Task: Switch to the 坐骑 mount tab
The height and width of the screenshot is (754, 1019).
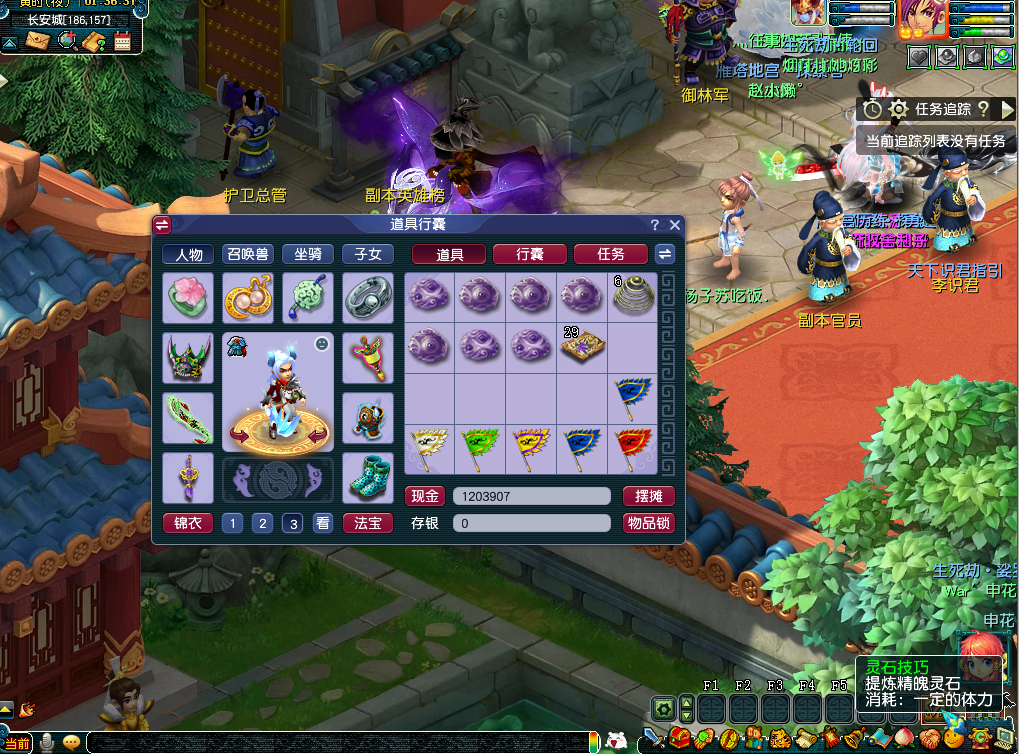Action: tap(307, 254)
